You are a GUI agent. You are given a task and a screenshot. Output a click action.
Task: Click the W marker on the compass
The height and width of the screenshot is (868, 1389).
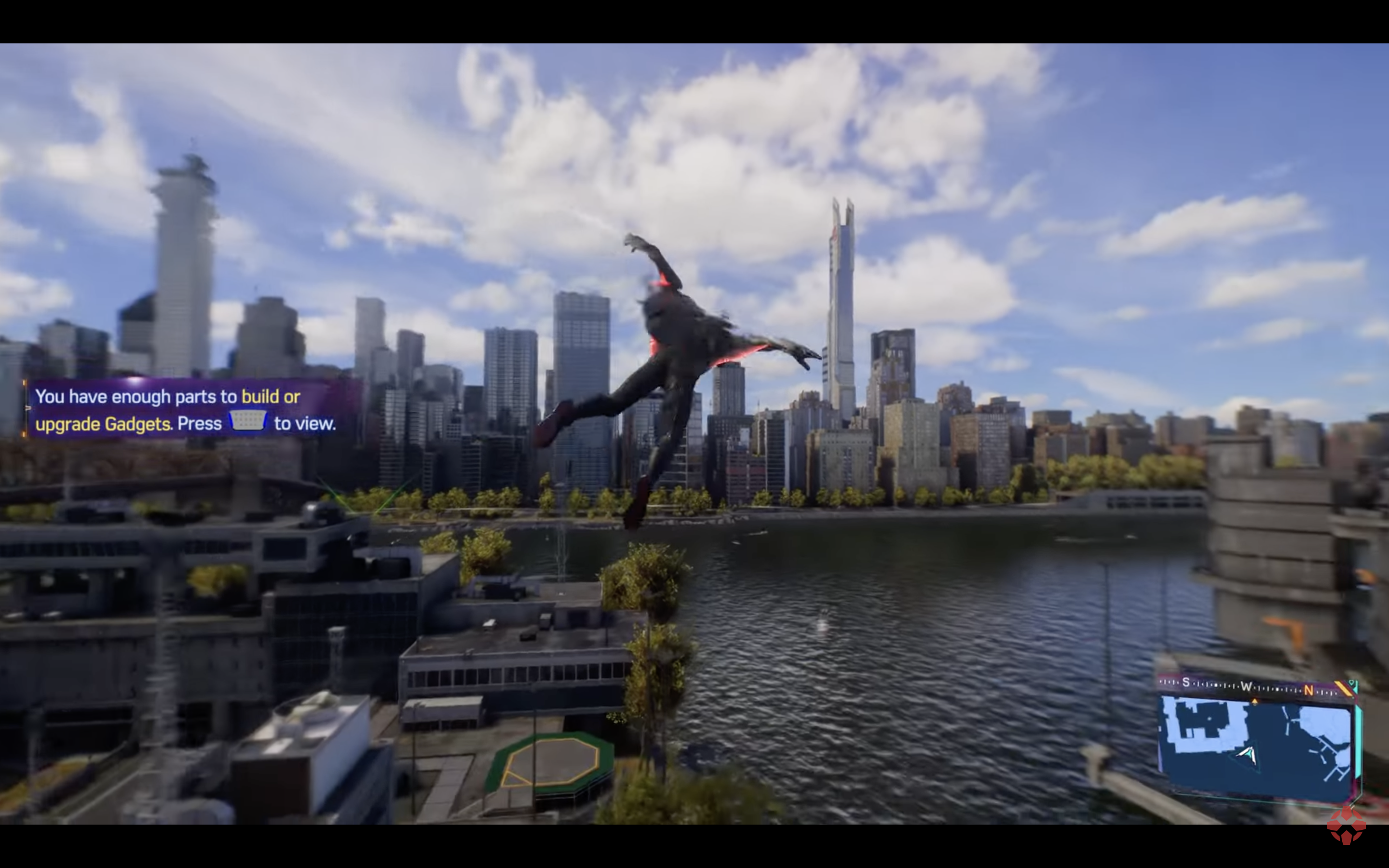1248,686
